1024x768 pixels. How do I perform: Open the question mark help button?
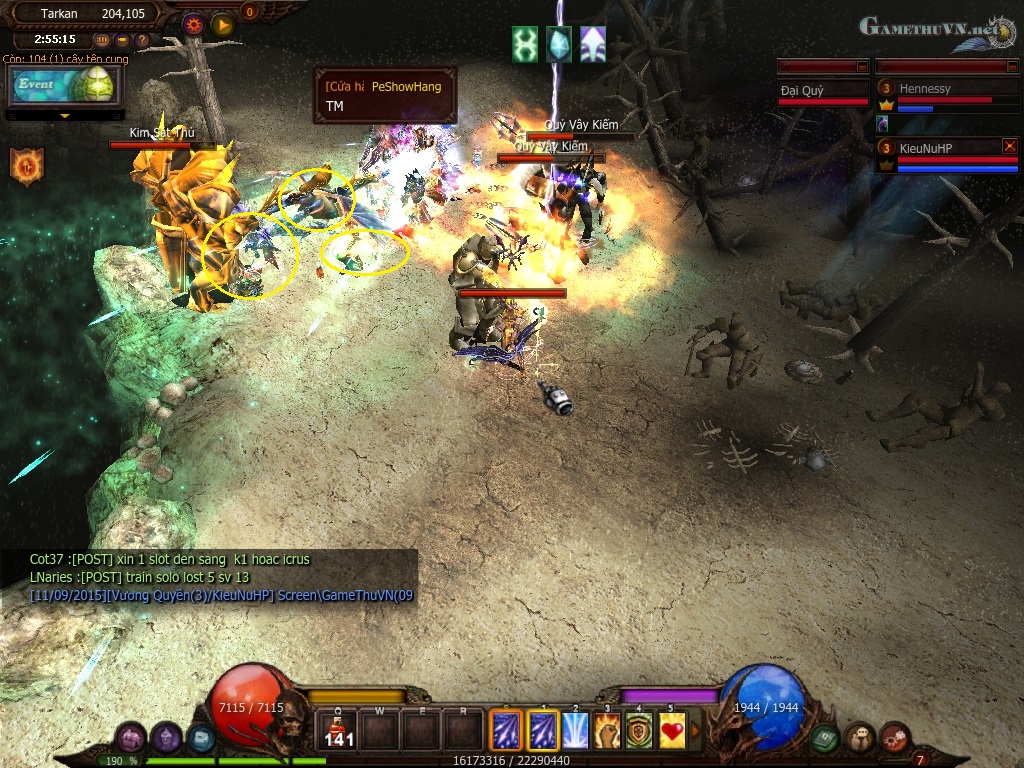[x=142, y=40]
